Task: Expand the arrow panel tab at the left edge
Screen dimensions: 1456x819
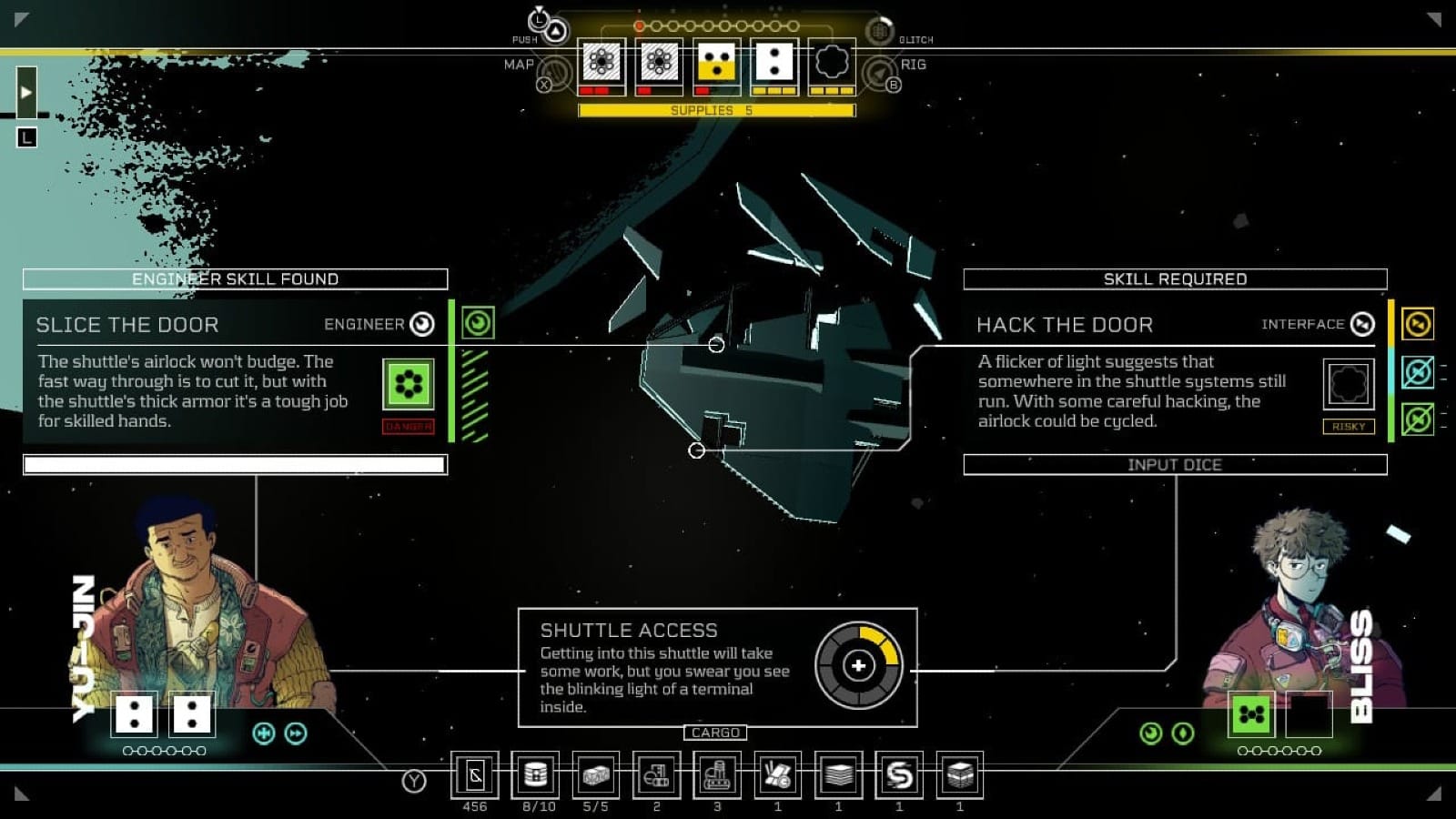Action: click(x=26, y=92)
